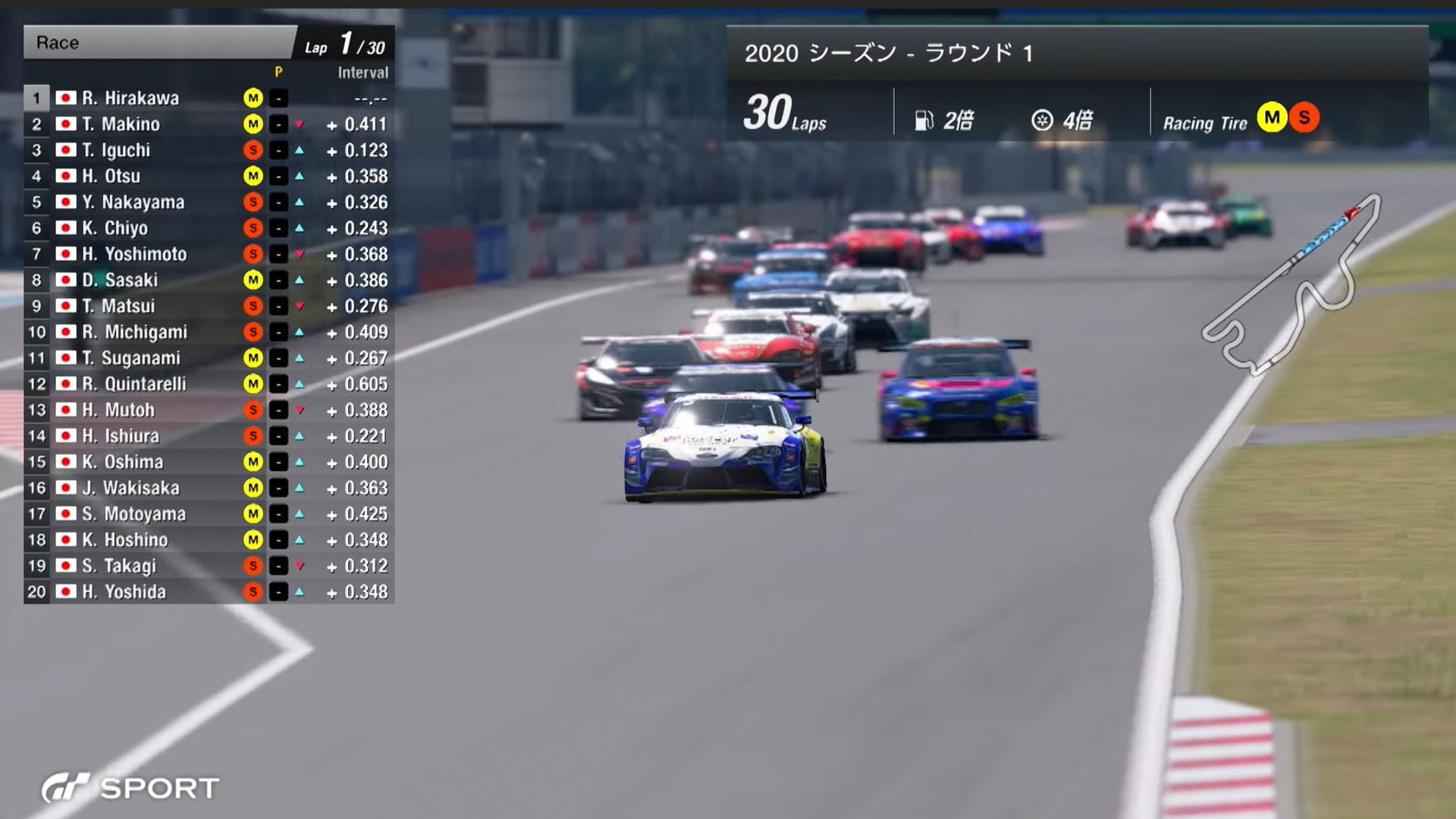Pick Y. Nakayama's leaderboard row

(x=133, y=202)
